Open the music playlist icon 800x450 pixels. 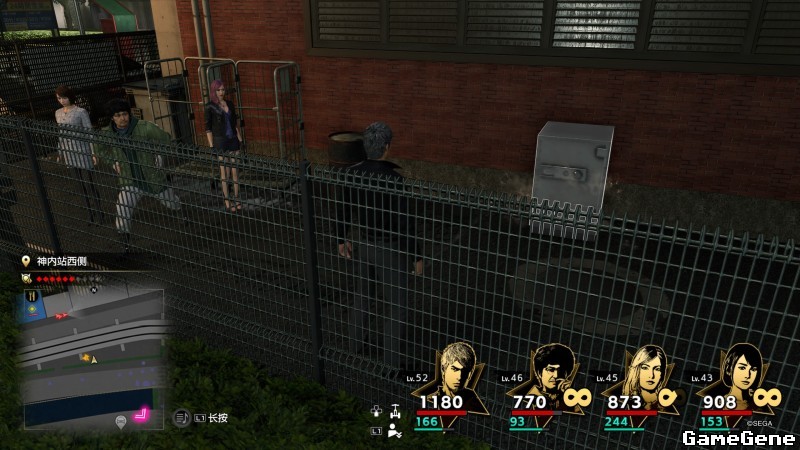pos(183,417)
